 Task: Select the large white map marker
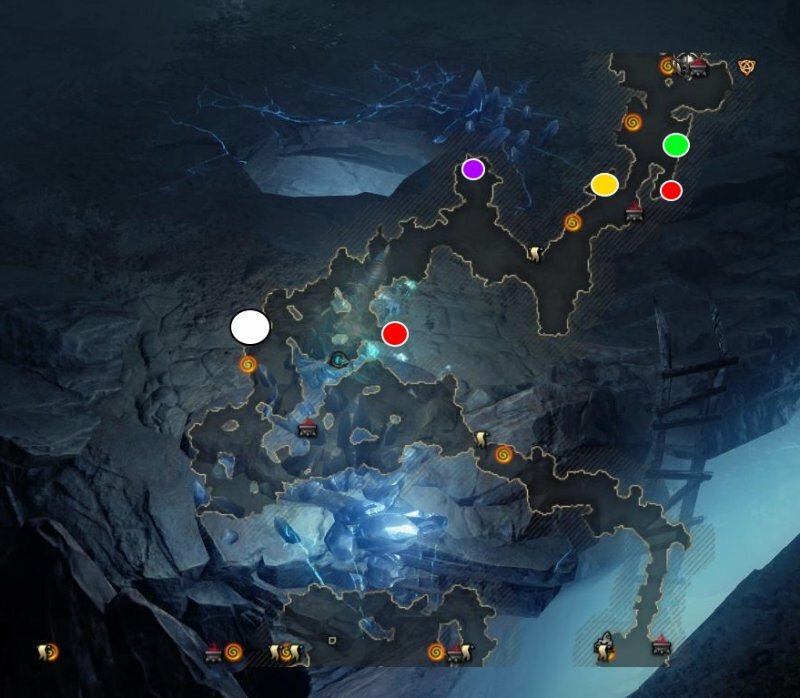point(250,327)
